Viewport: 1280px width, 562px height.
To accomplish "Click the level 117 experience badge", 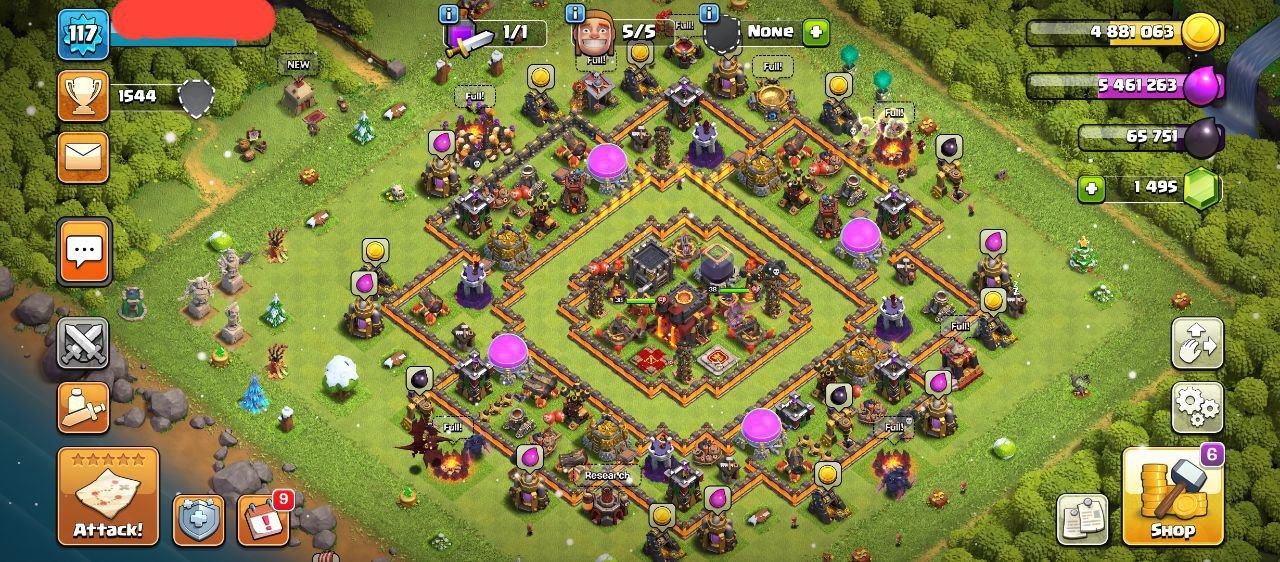I will click(83, 36).
